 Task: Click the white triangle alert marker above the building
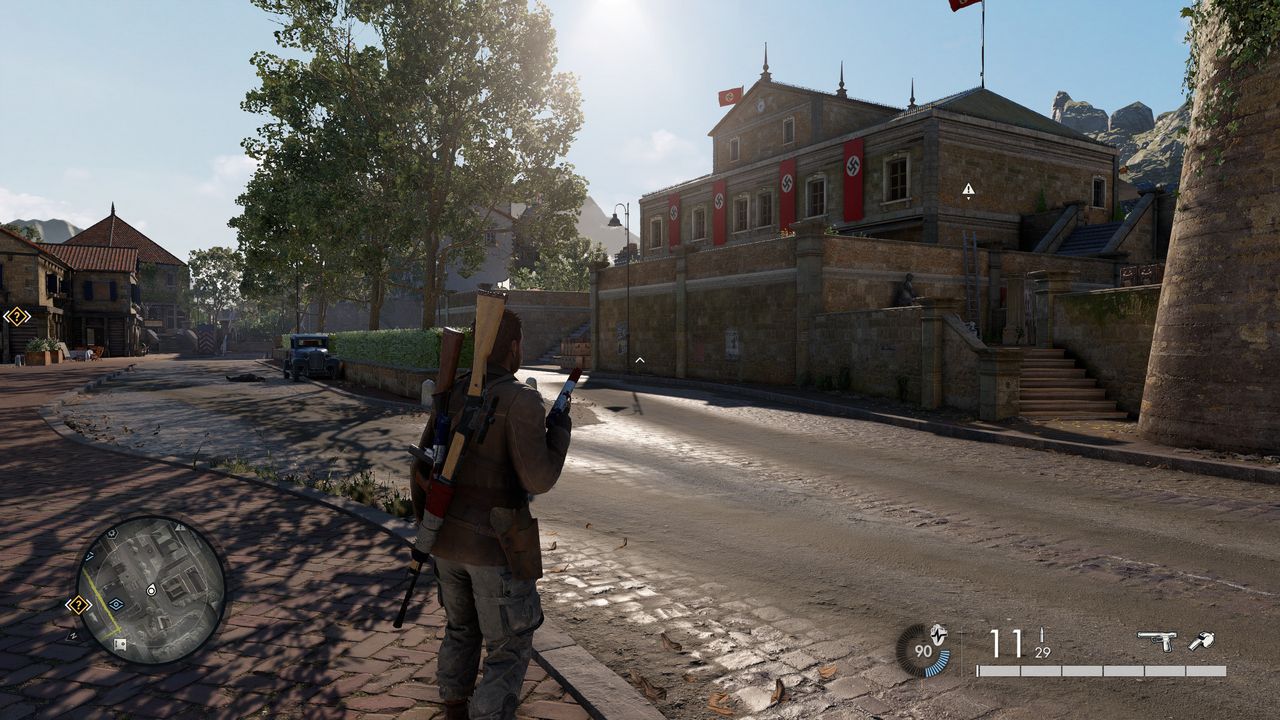point(968,189)
